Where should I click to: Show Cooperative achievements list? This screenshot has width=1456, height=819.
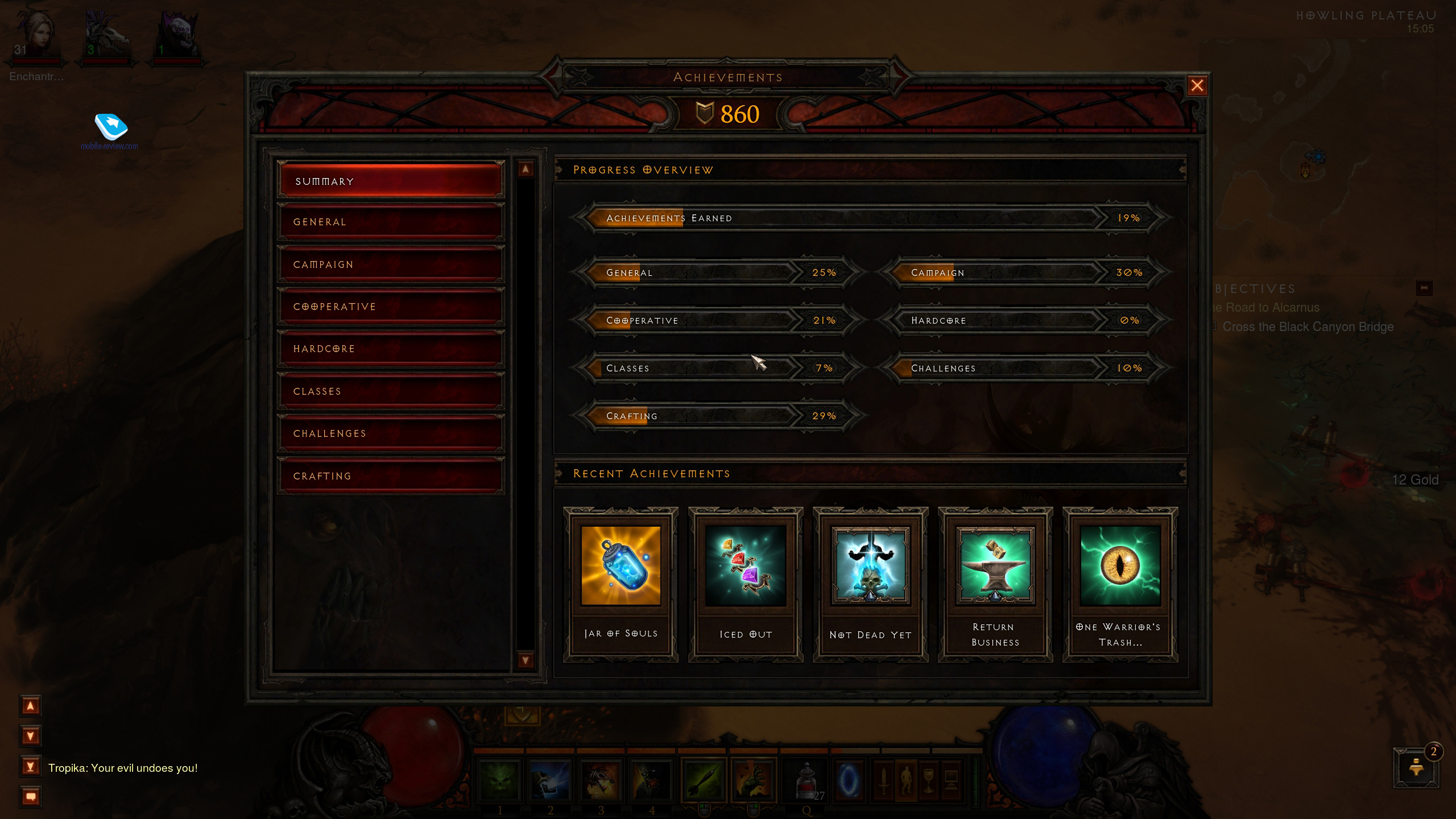point(391,307)
